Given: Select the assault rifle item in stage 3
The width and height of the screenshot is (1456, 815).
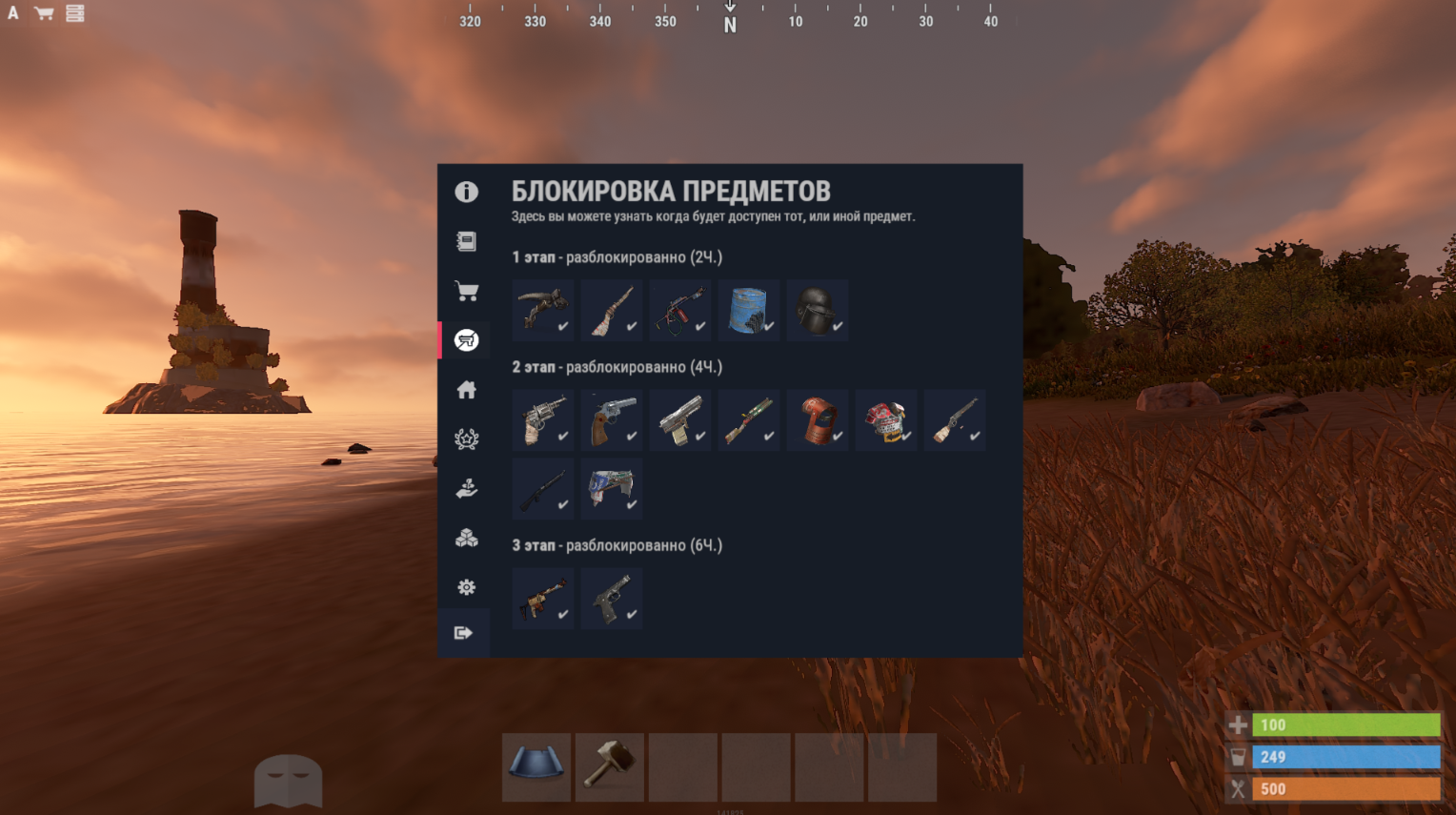Looking at the screenshot, I should [542, 599].
